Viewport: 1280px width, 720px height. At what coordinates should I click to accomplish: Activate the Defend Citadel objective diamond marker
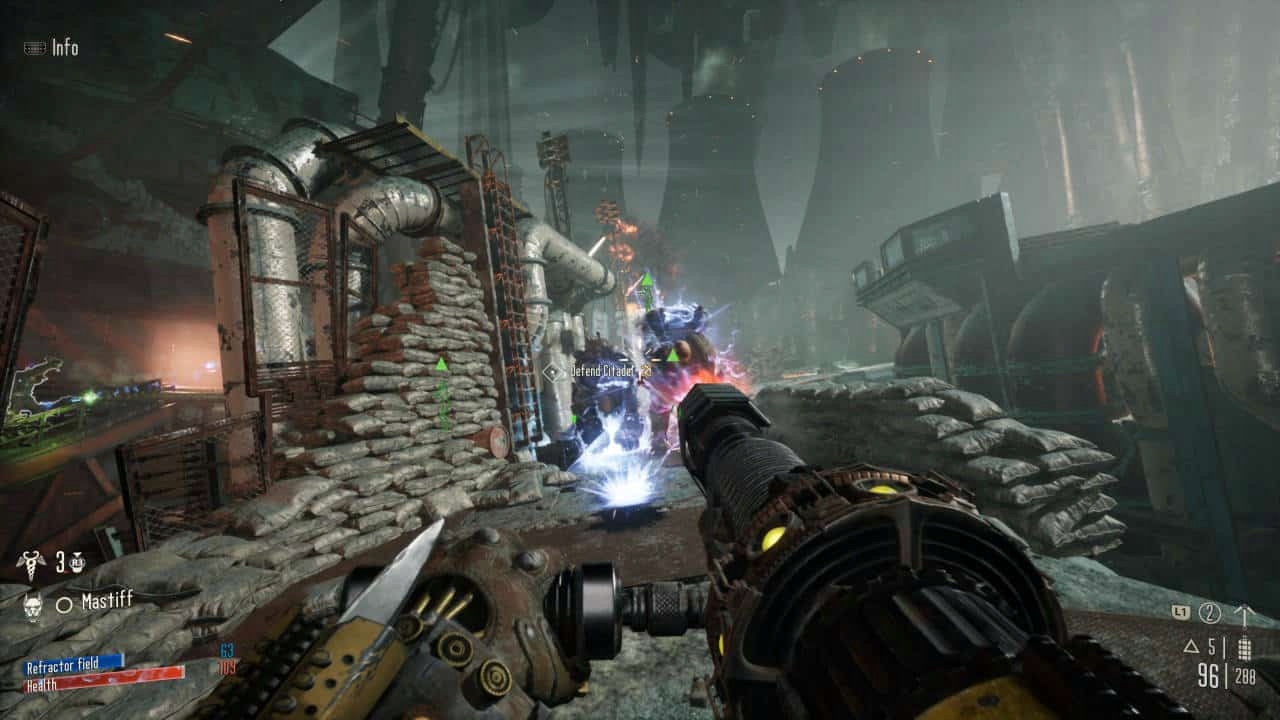click(550, 371)
